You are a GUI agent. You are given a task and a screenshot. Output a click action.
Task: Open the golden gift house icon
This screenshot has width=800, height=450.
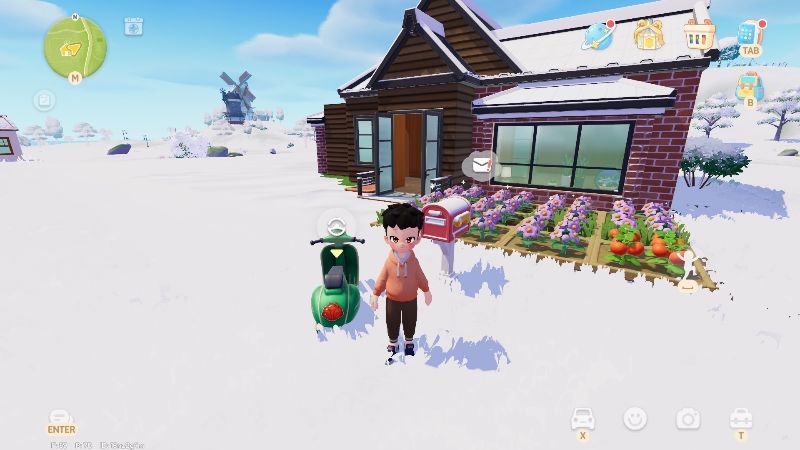[648, 36]
